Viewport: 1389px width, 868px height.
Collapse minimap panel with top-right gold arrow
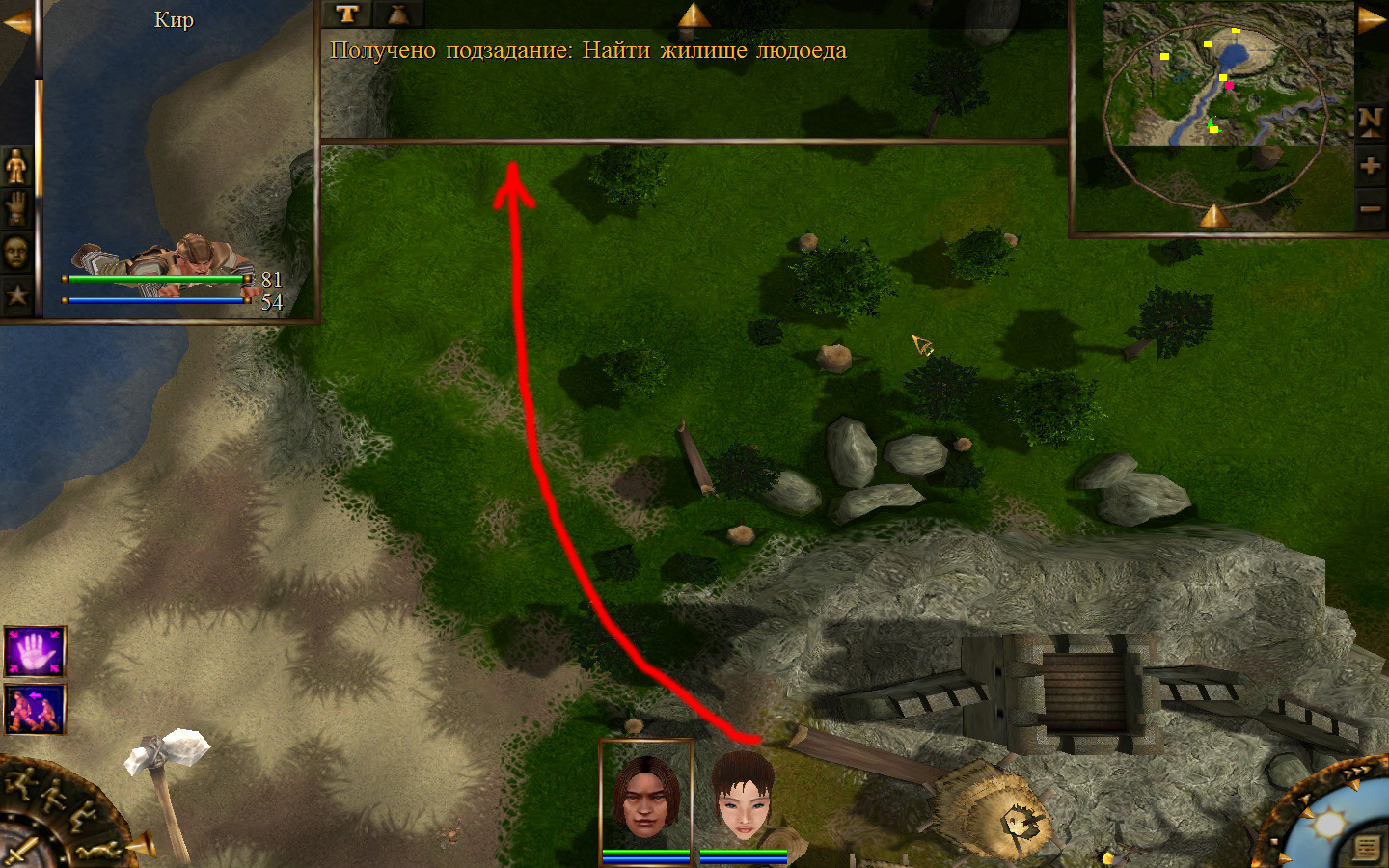(1372, 19)
